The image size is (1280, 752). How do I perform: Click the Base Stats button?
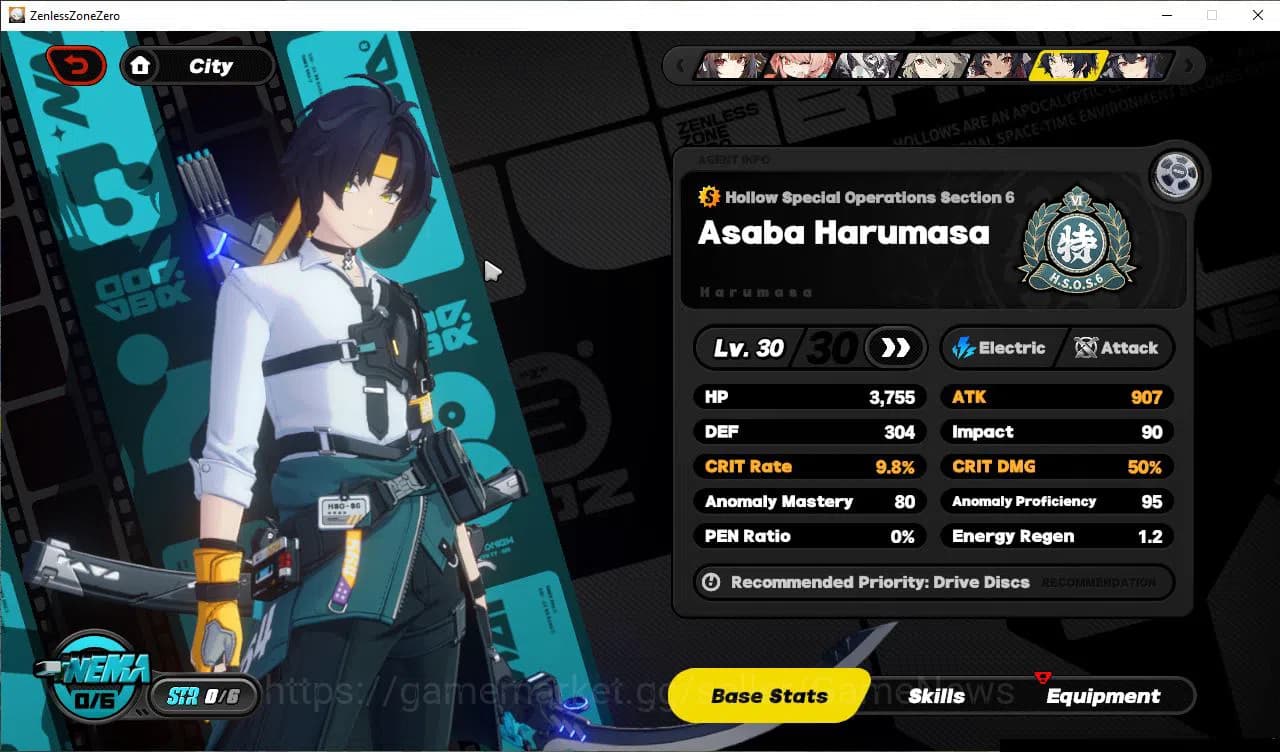click(x=768, y=695)
